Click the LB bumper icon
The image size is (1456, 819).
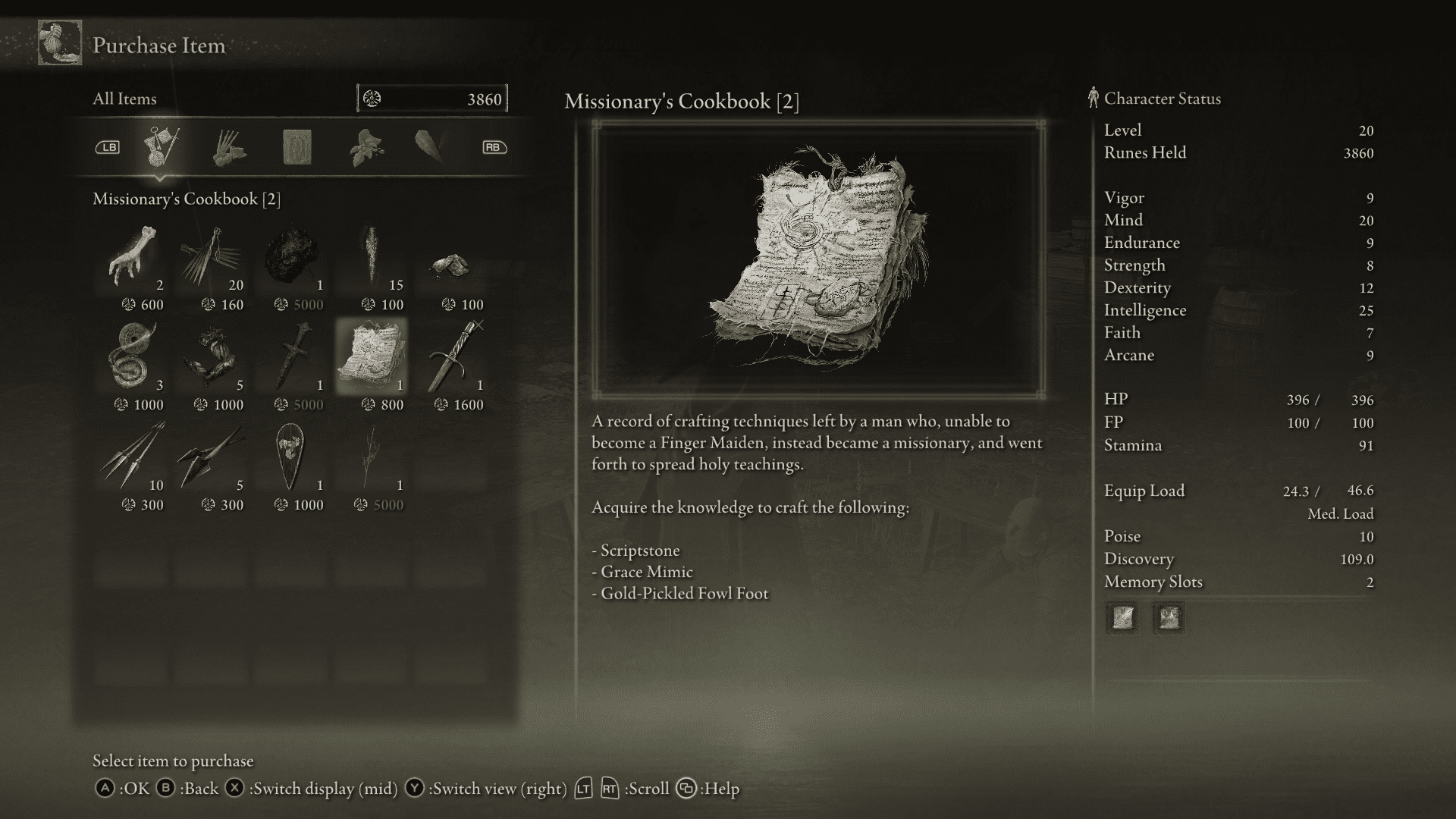tap(108, 147)
